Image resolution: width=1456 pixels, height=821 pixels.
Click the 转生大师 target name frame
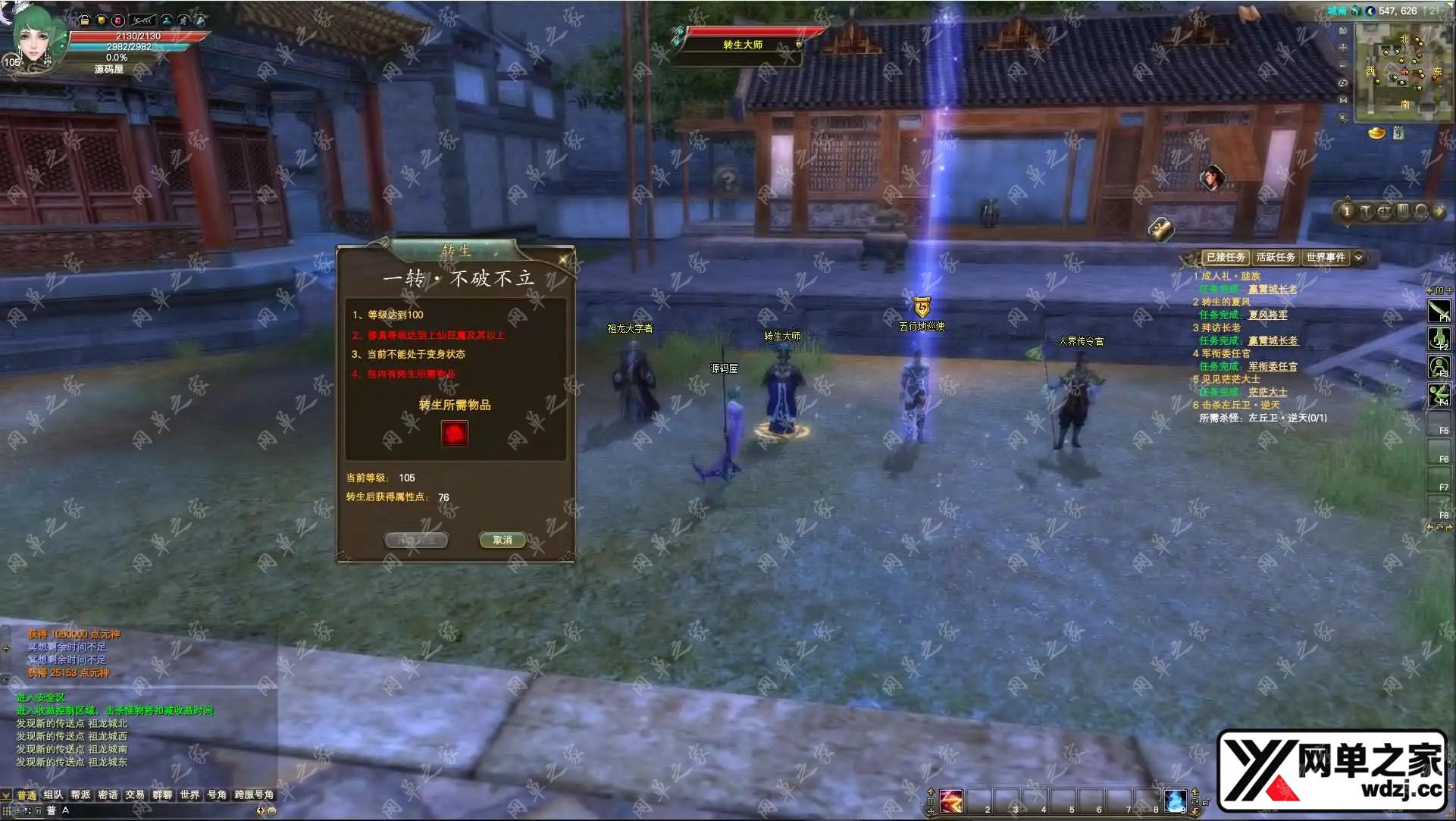tap(743, 45)
